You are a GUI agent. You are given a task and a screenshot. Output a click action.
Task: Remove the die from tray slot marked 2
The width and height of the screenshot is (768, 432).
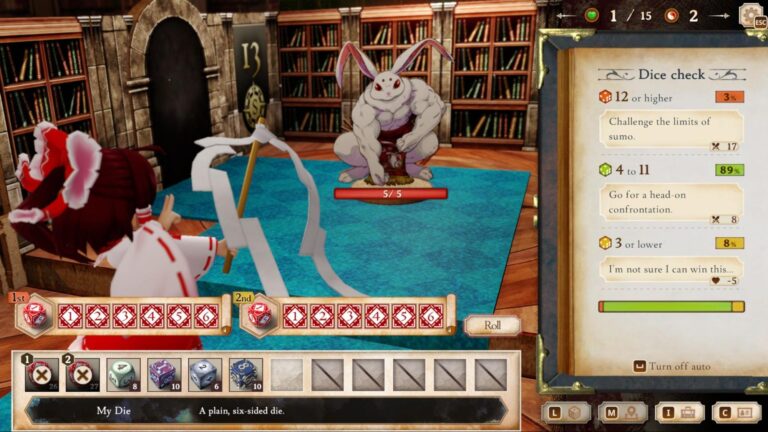(x=83, y=374)
